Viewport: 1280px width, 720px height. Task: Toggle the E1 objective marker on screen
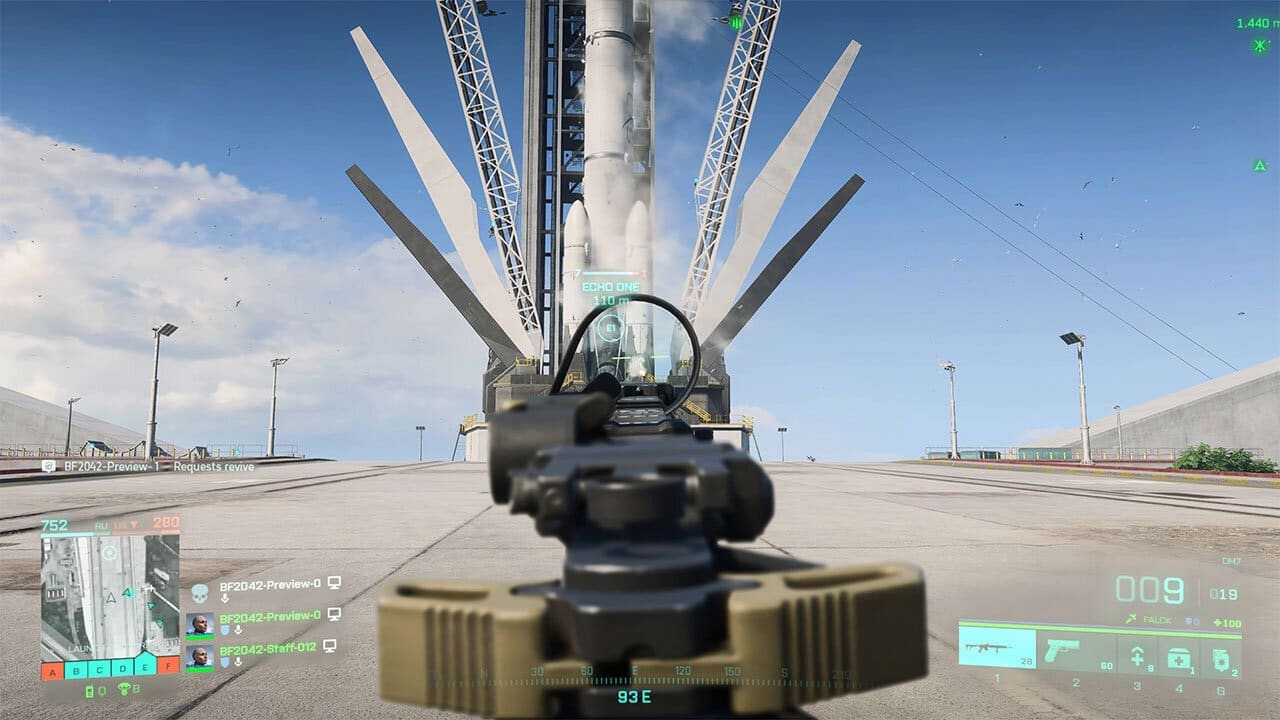(x=609, y=325)
